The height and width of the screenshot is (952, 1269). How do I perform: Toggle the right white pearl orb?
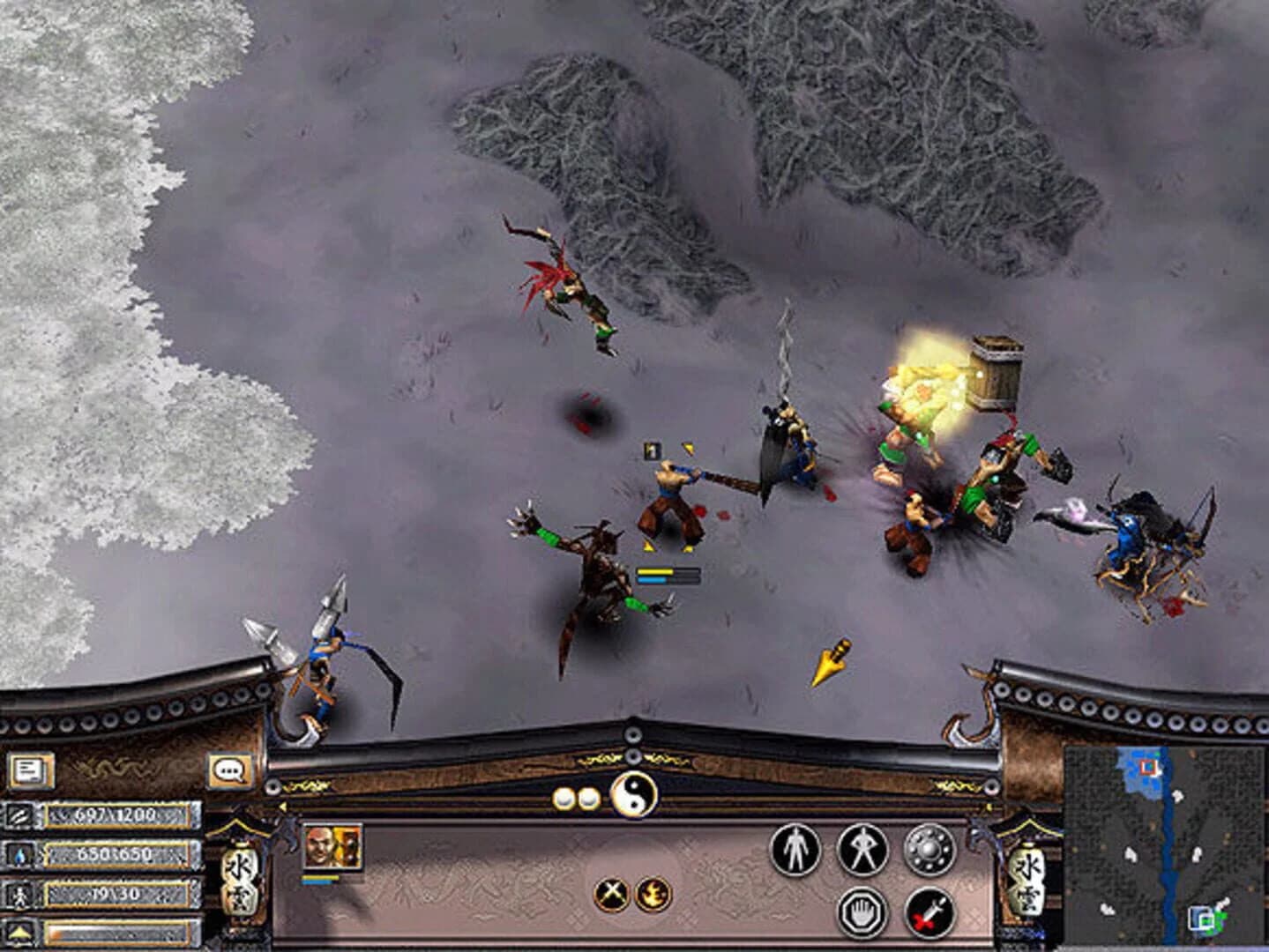[x=587, y=796]
